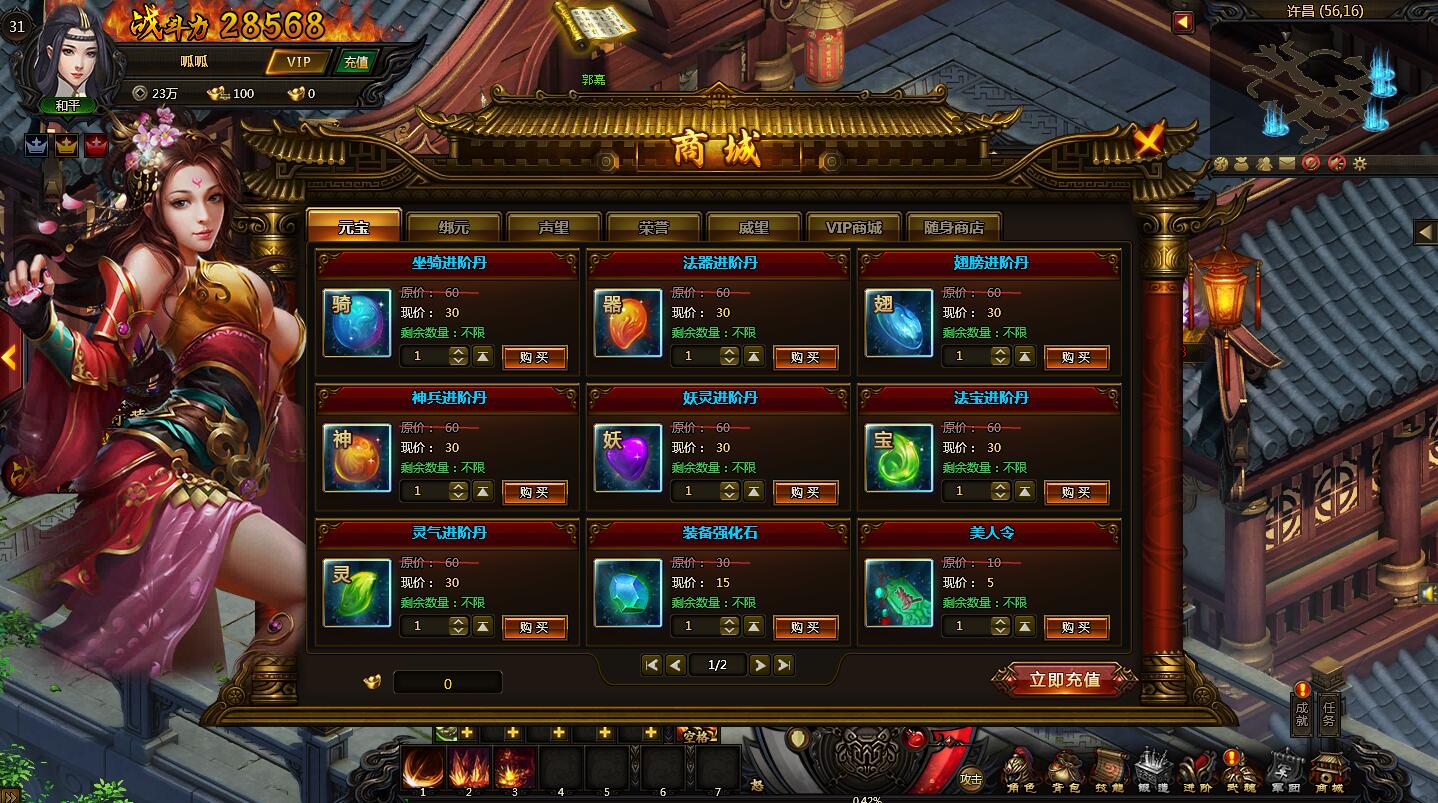Open the VIP panel by the portrait

coord(298,62)
